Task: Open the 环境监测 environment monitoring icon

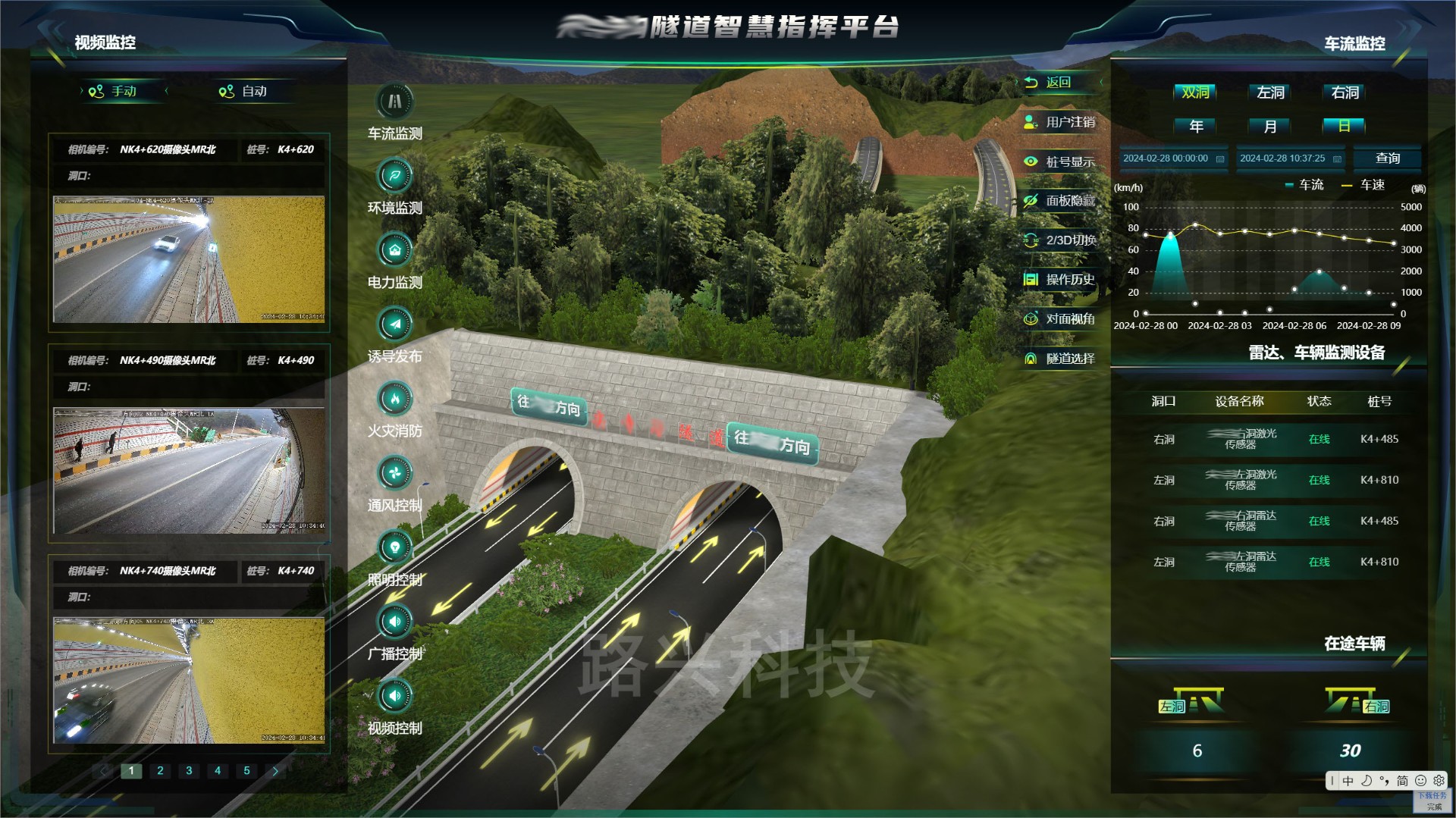Action: [x=394, y=176]
